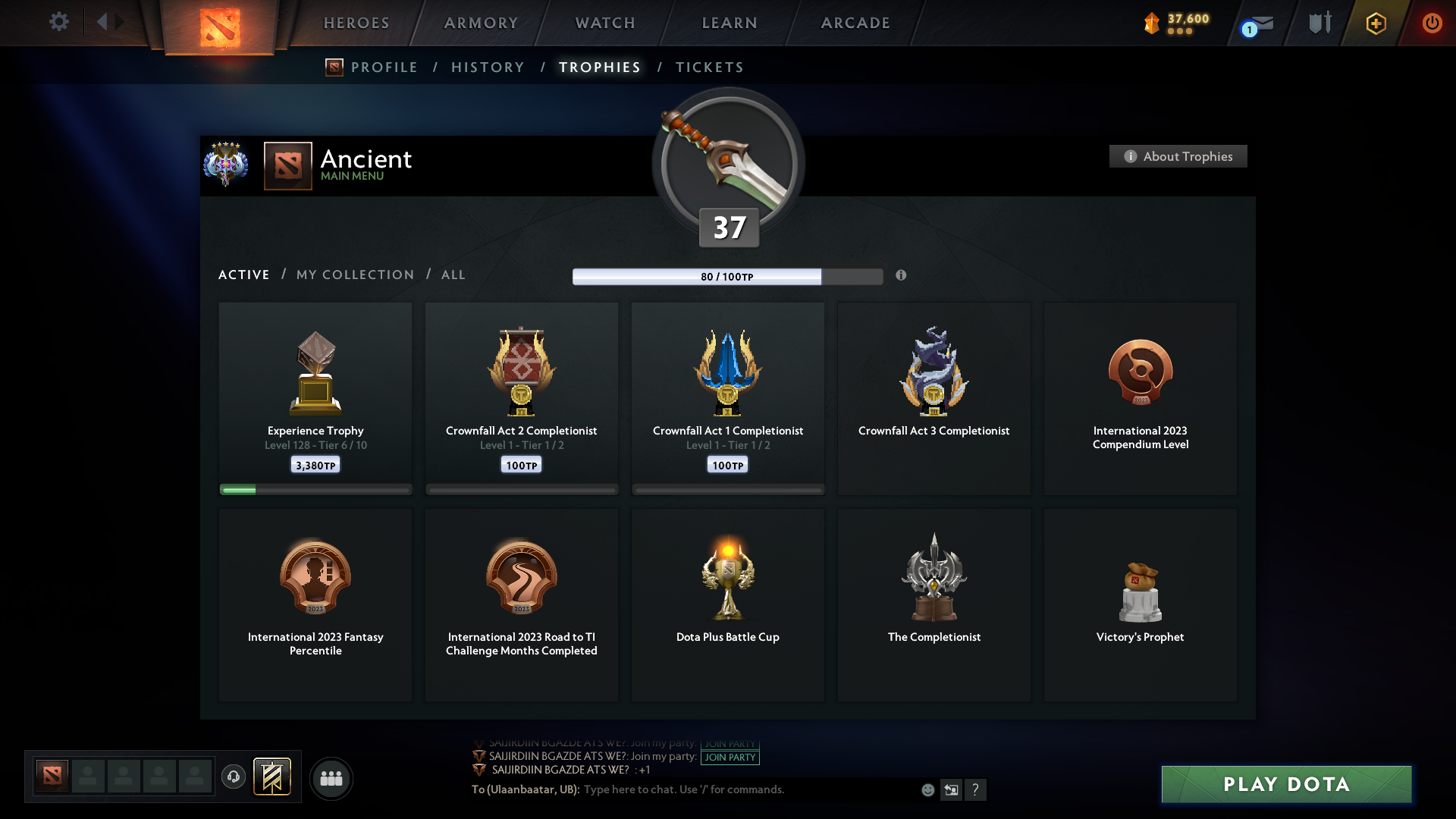Open the HISTORY tab
1456x819 pixels.
tap(487, 67)
